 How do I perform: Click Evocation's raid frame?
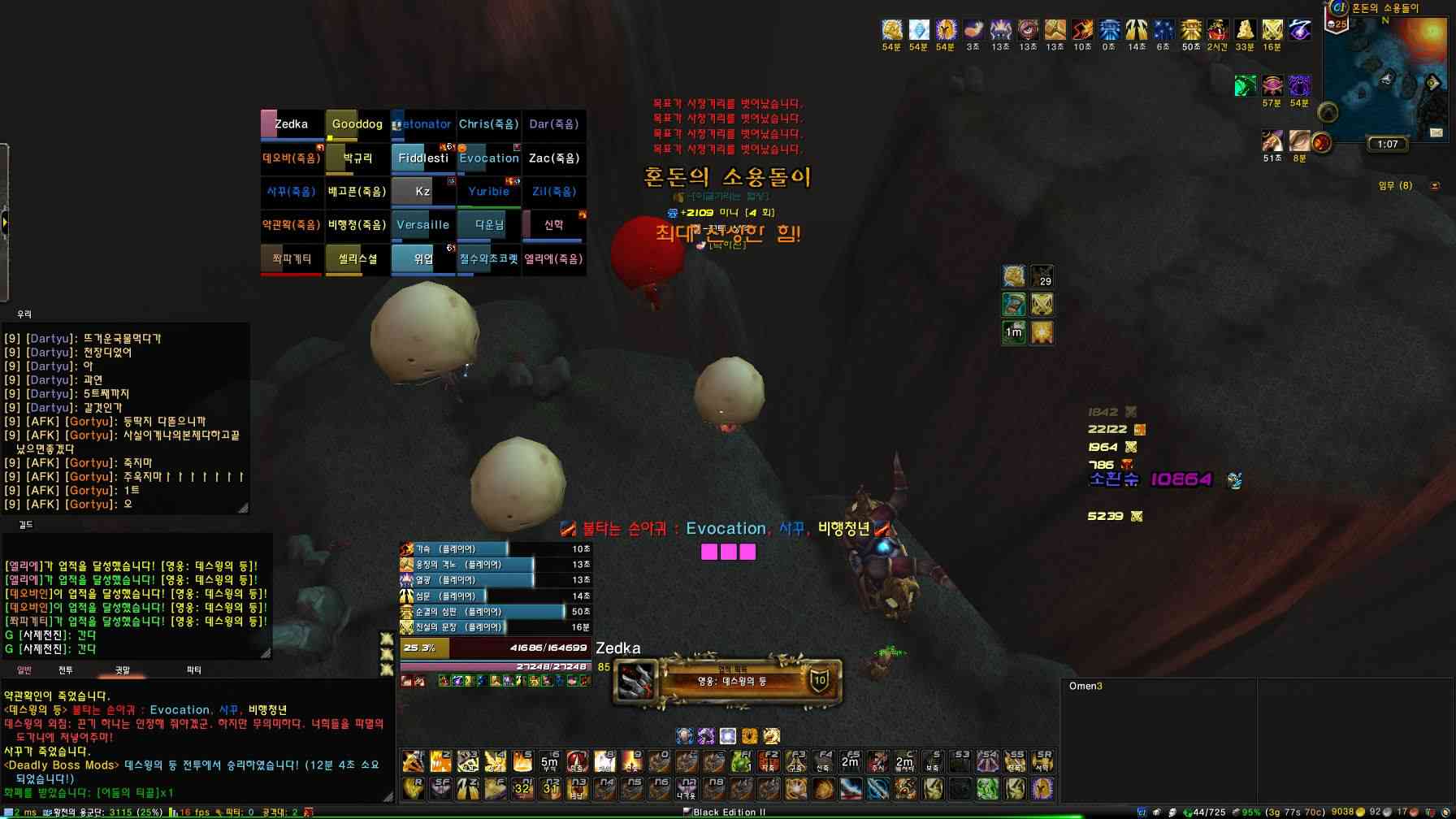(x=488, y=158)
